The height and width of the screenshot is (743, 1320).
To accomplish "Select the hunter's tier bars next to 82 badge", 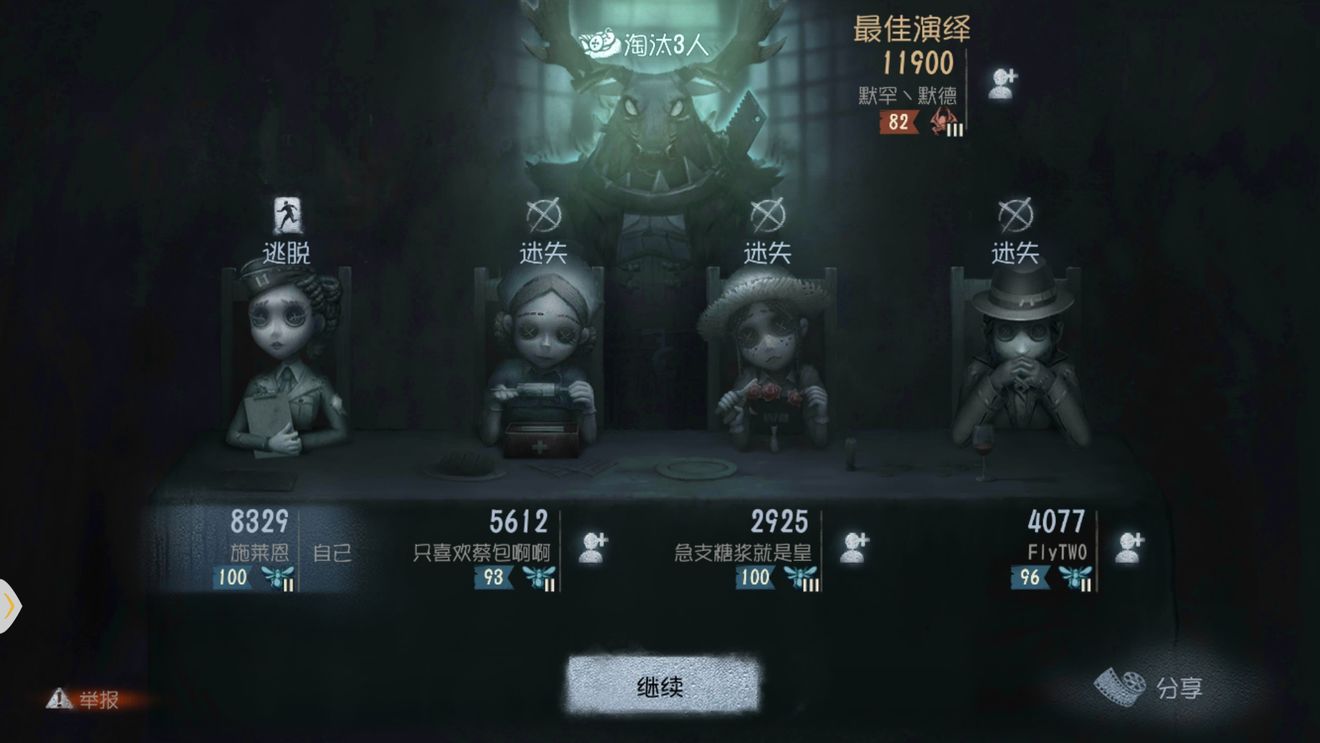I will coord(955,128).
